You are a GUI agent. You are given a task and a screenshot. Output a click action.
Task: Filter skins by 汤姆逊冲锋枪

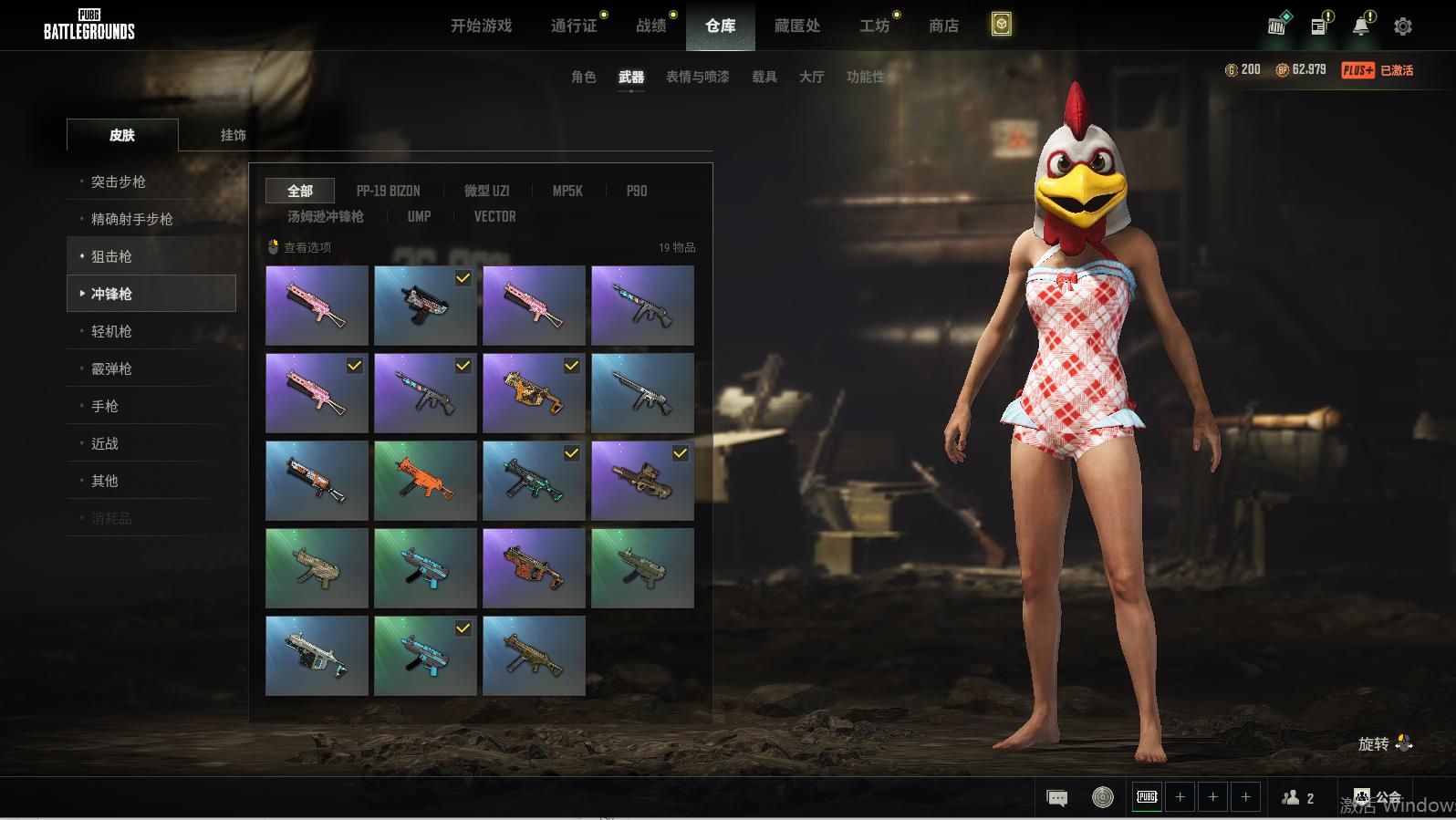(x=325, y=216)
